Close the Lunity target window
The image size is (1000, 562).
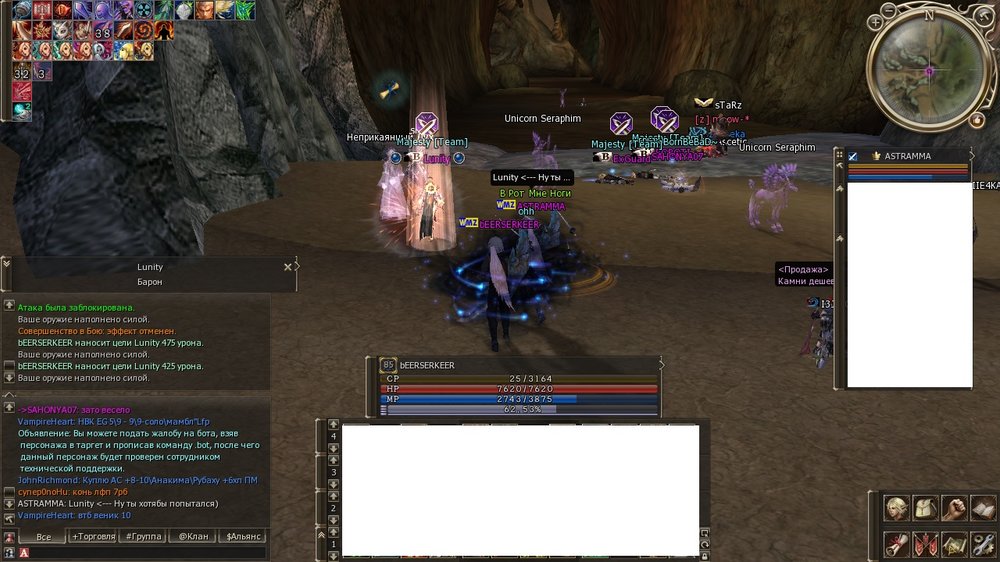[288, 267]
